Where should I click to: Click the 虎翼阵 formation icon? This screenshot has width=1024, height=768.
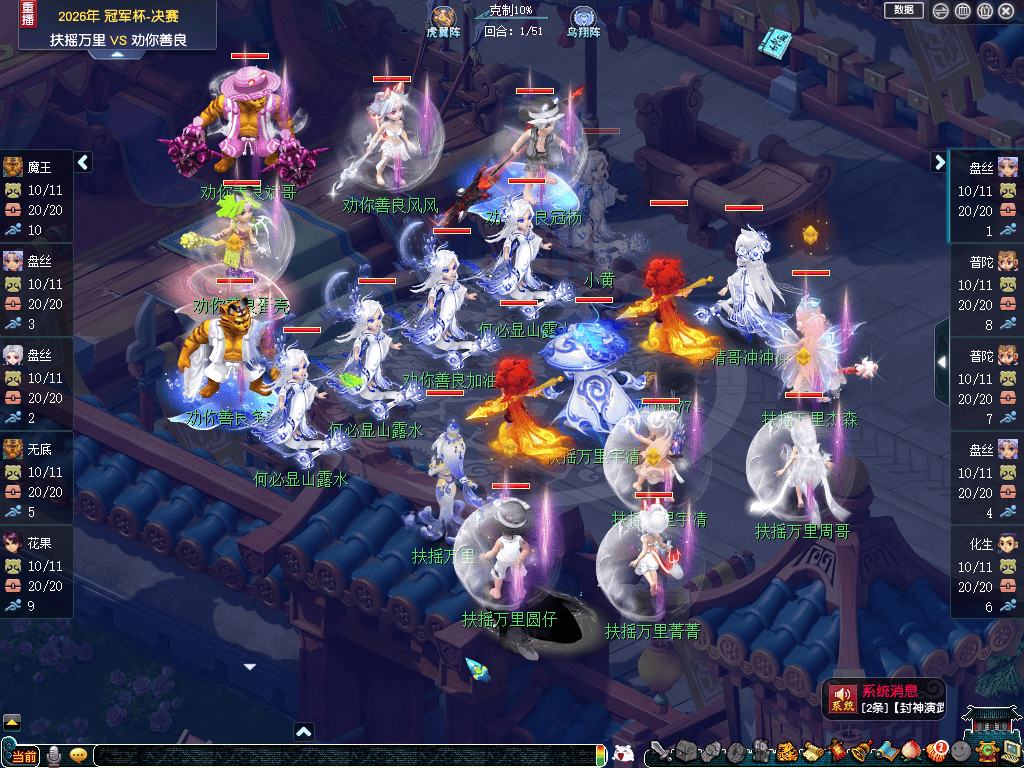pyautogui.click(x=442, y=17)
